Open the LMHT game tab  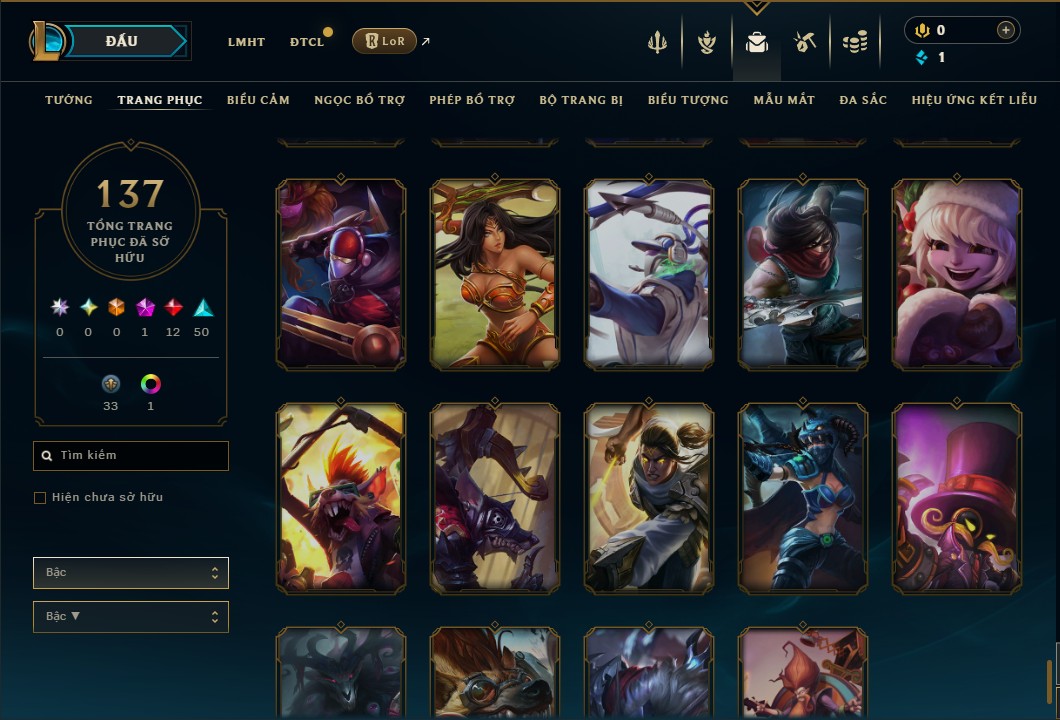[246, 42]
